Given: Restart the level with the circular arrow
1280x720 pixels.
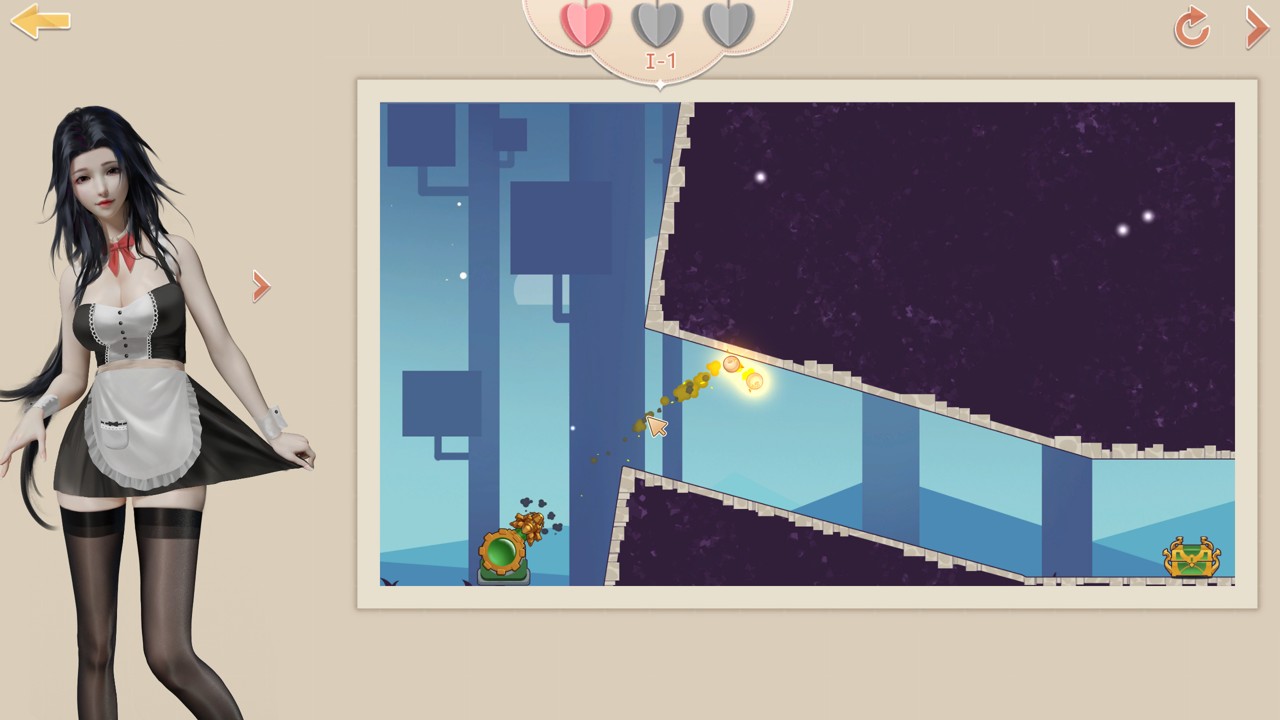Looking at the screenshot, I should click(x=1192, y=27).
